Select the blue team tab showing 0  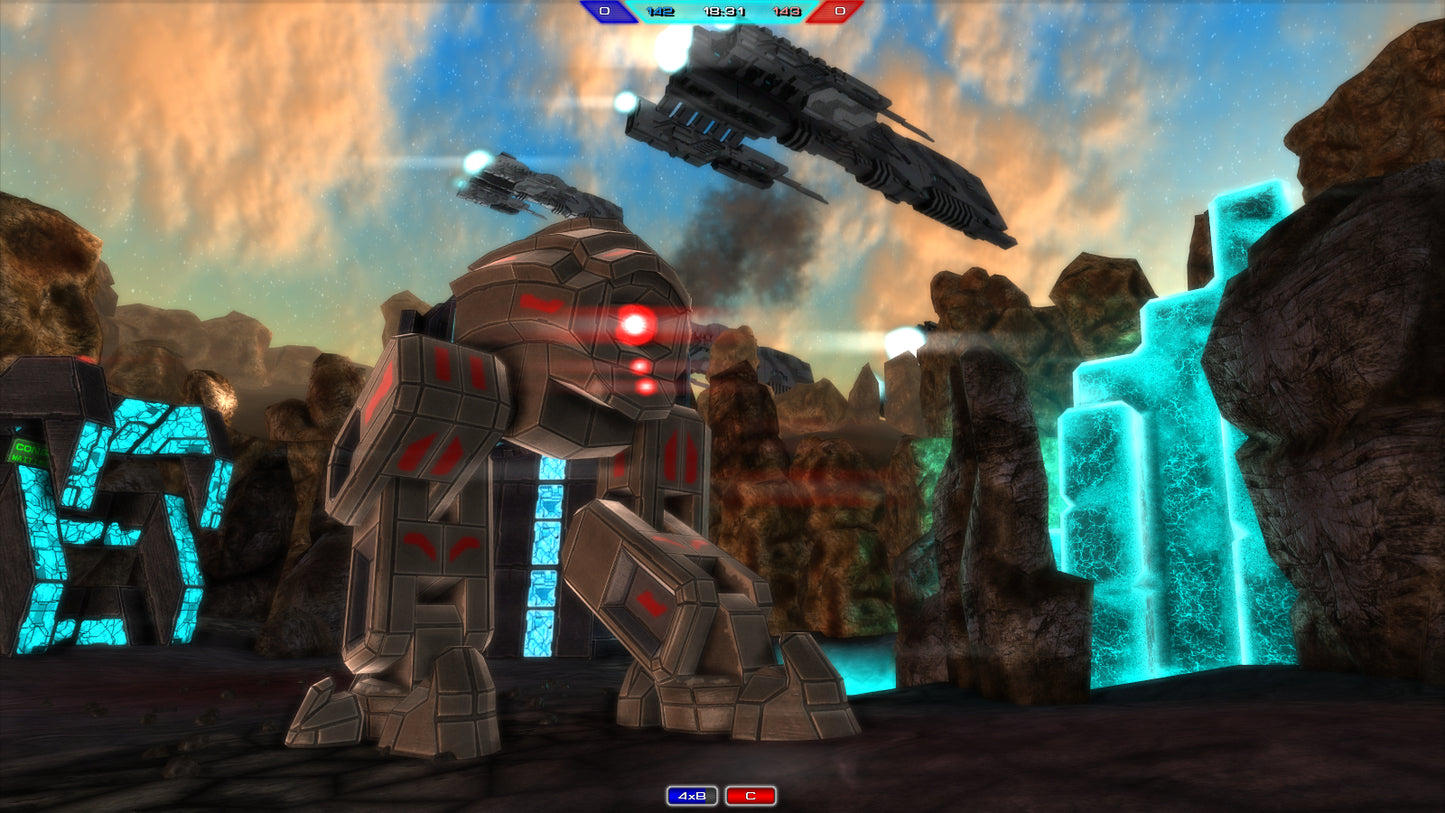[607, 10]
